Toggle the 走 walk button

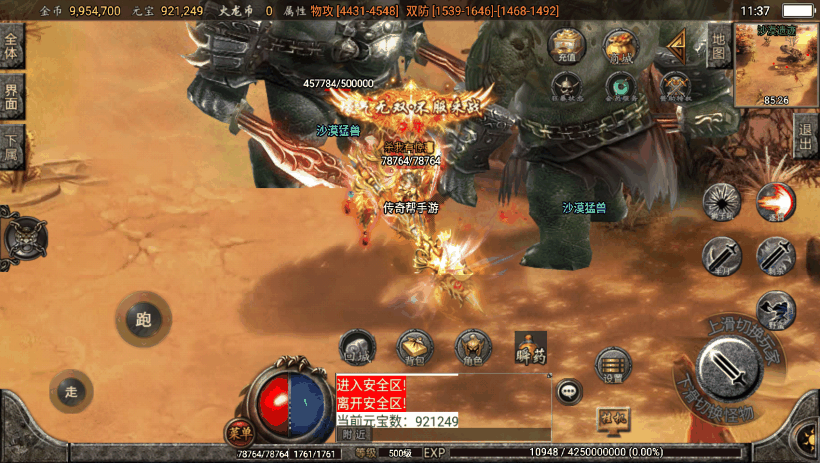point(71,391)
